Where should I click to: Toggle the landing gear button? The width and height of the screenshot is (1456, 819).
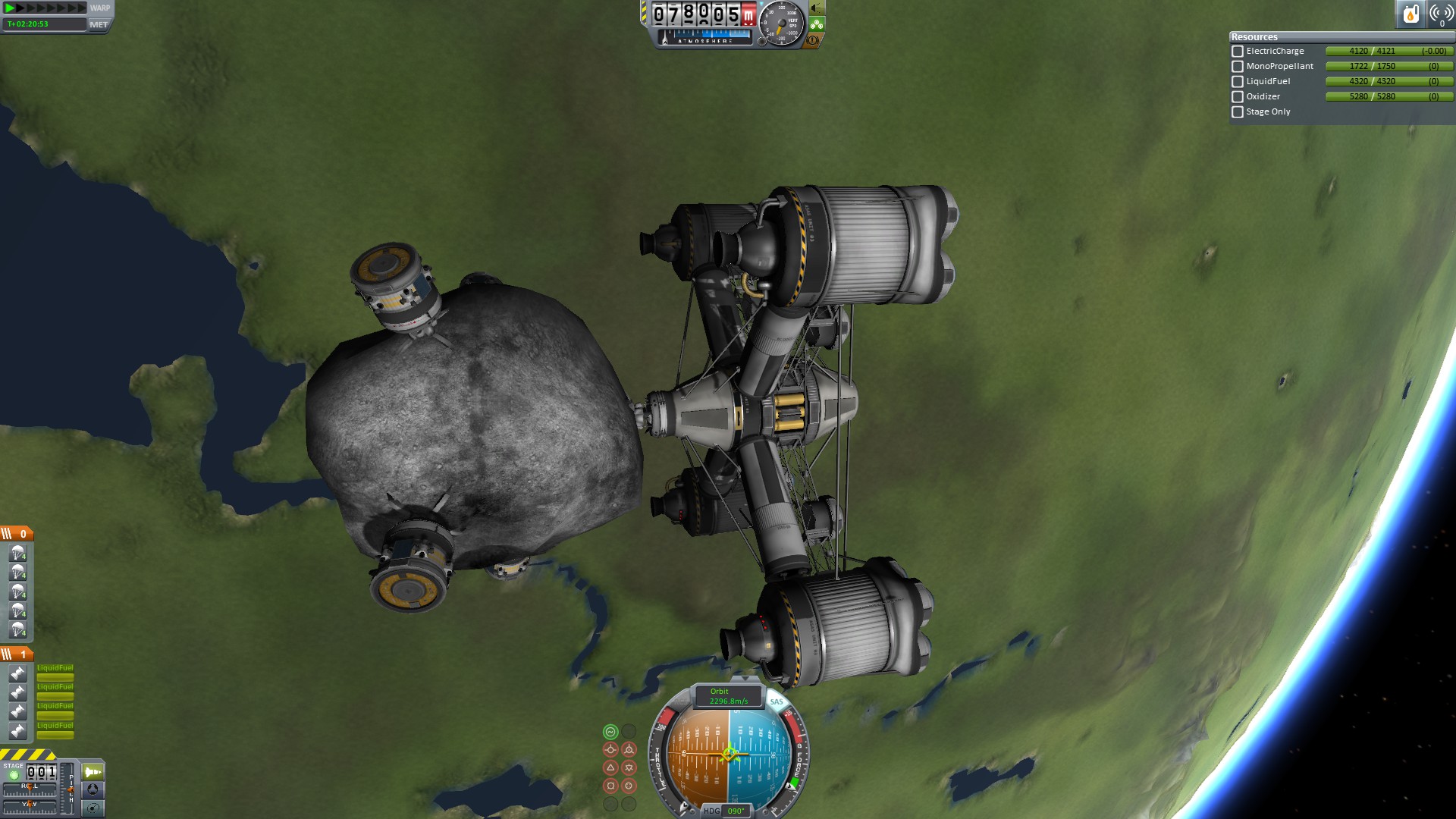point(817,24)
